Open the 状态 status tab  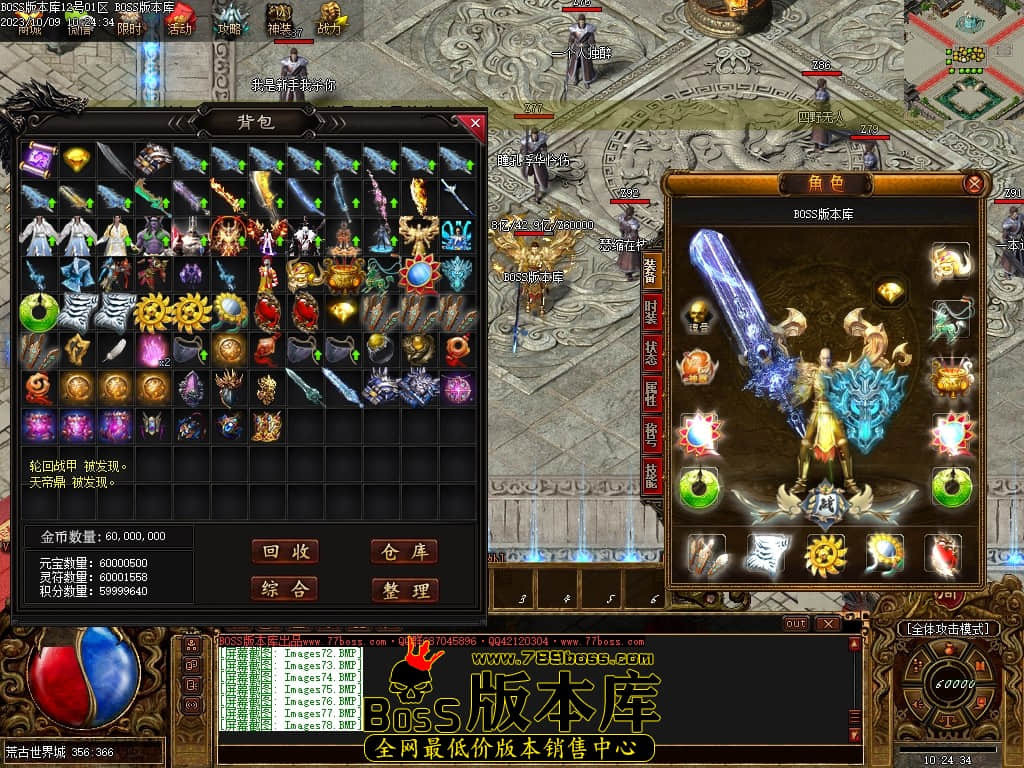(652, 354)
